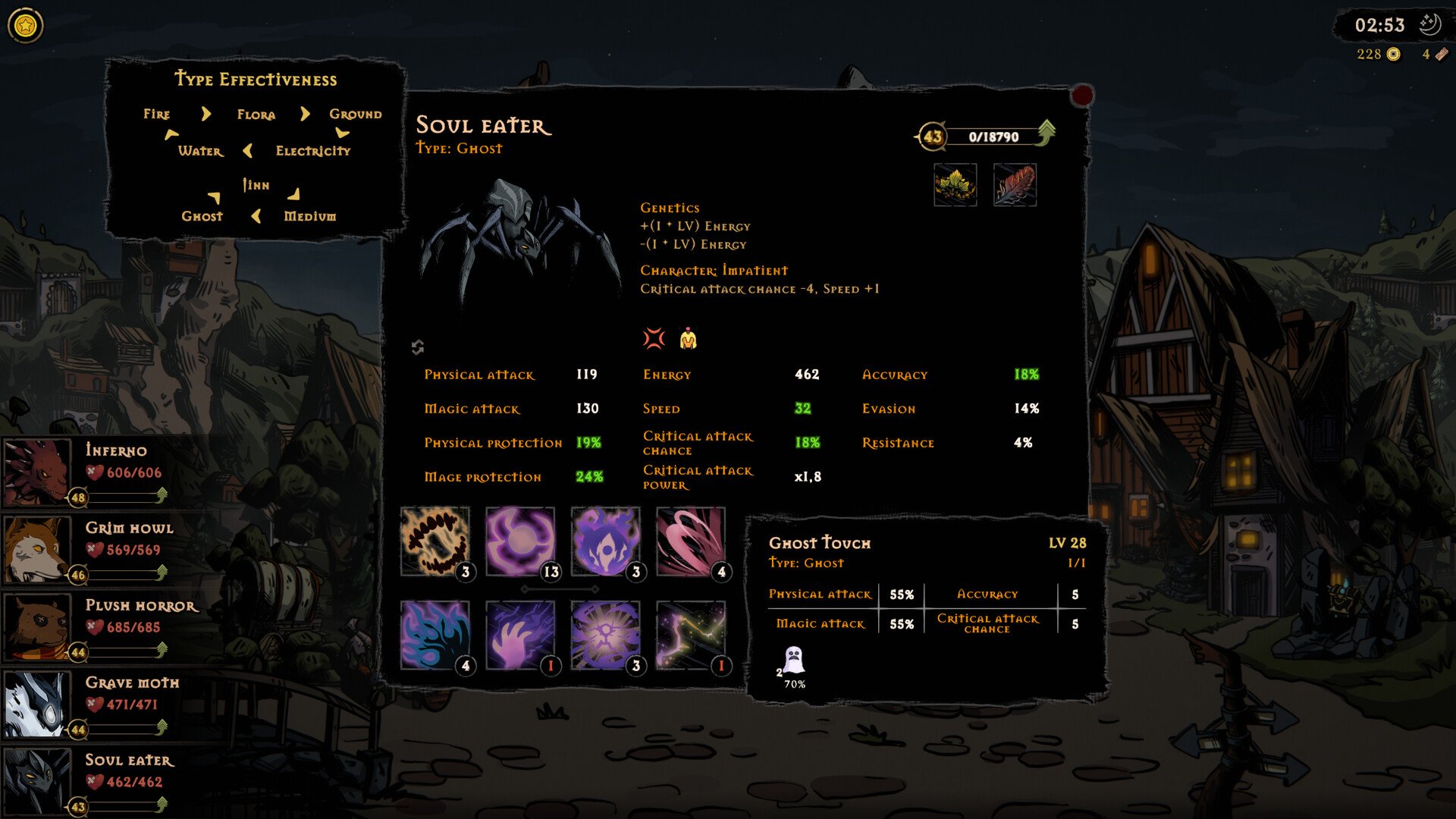Click the ghost effect icon in Ghost Touch tooltip
Screen dimensions: 1456x819
[x=793, y=661]
